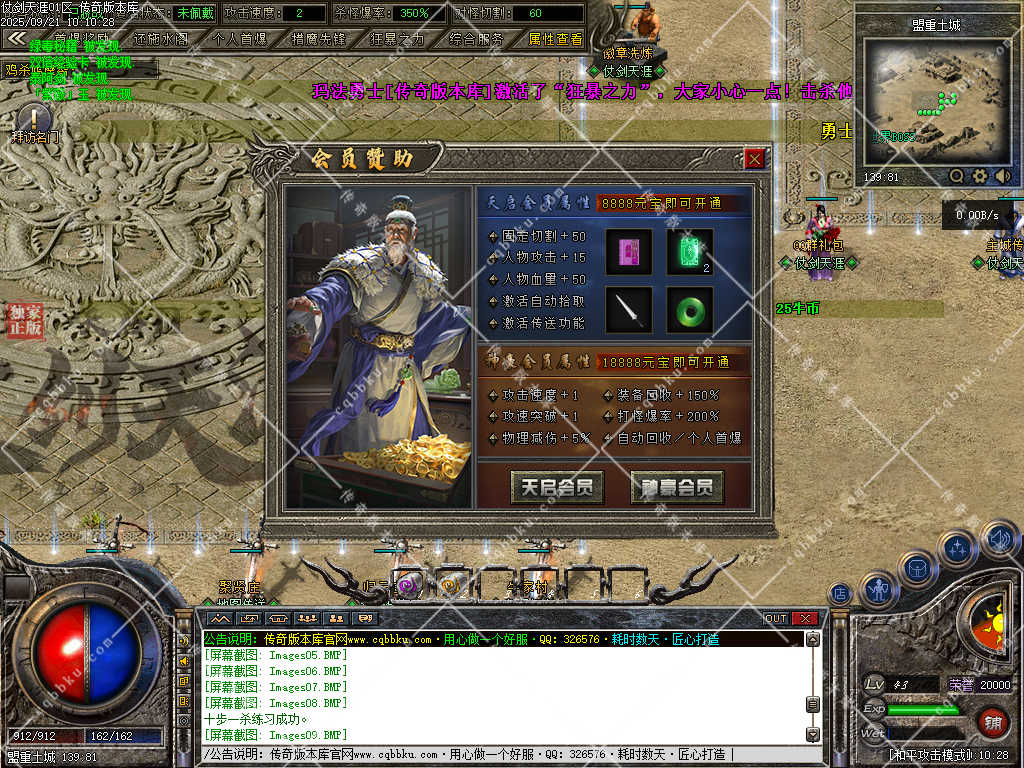Image resolution: width=1024 pixels, height=768 pixels.
Task: Open the character equipment panel button
Action: pos(879,590)
